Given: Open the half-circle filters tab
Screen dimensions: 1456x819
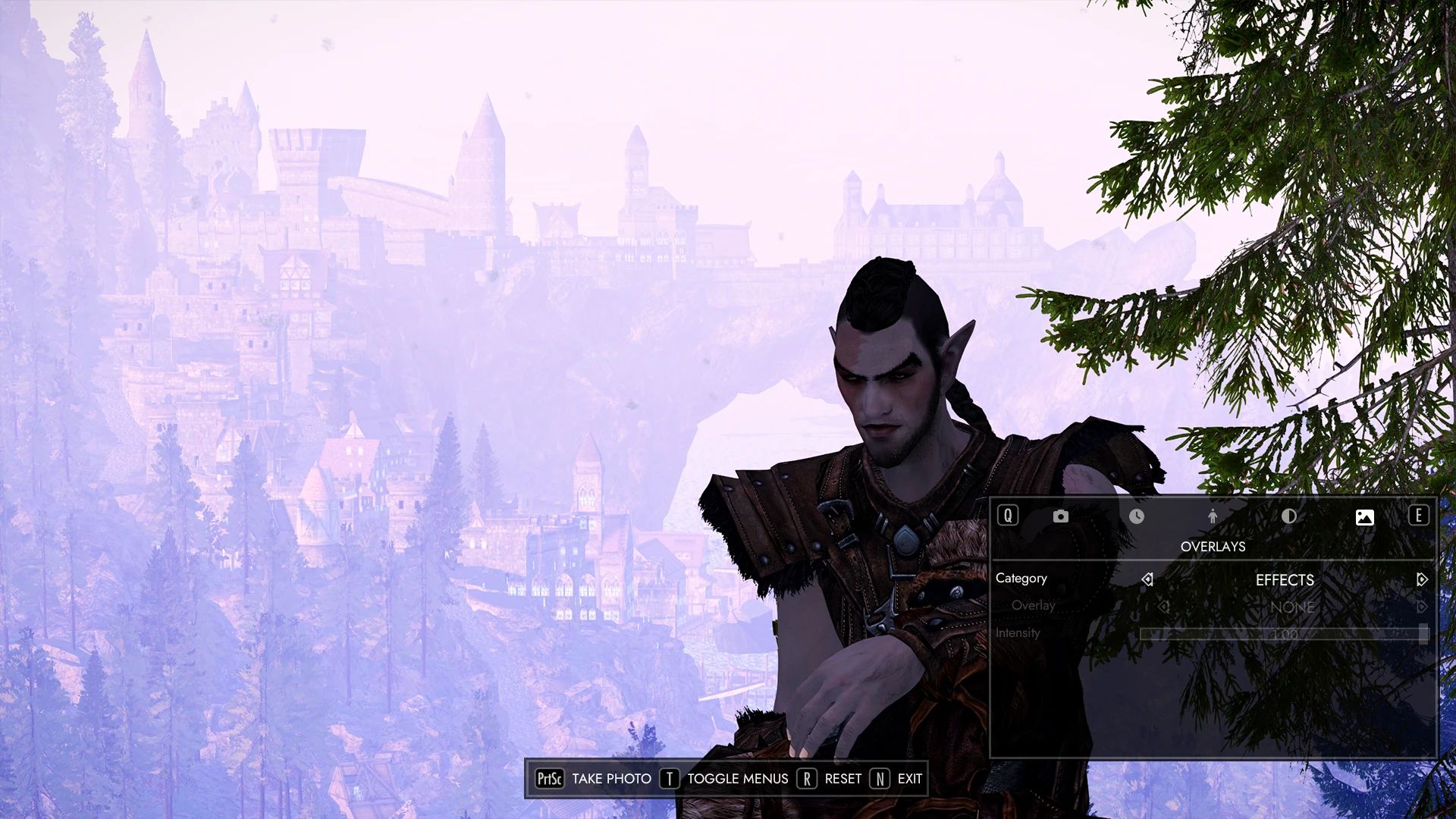Looking at the screenshot, I should click(1288, 516).
